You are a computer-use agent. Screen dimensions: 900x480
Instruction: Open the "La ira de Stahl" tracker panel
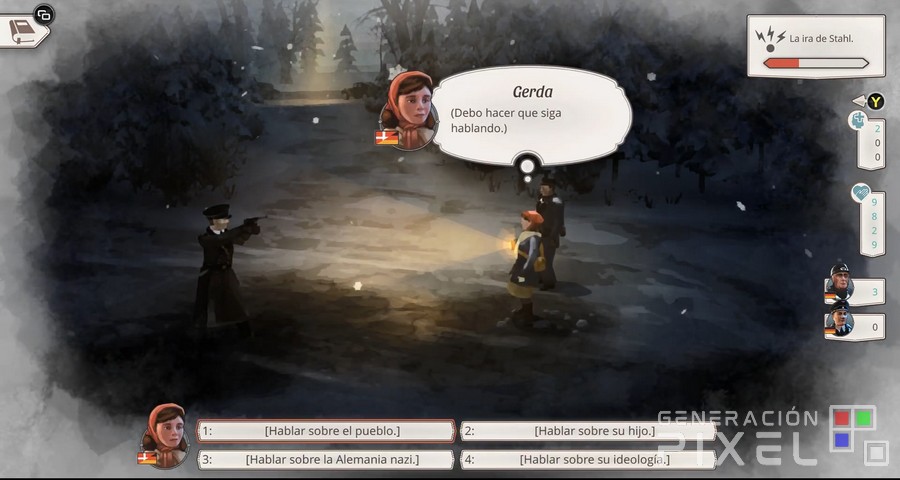click(x=814, y=46)
